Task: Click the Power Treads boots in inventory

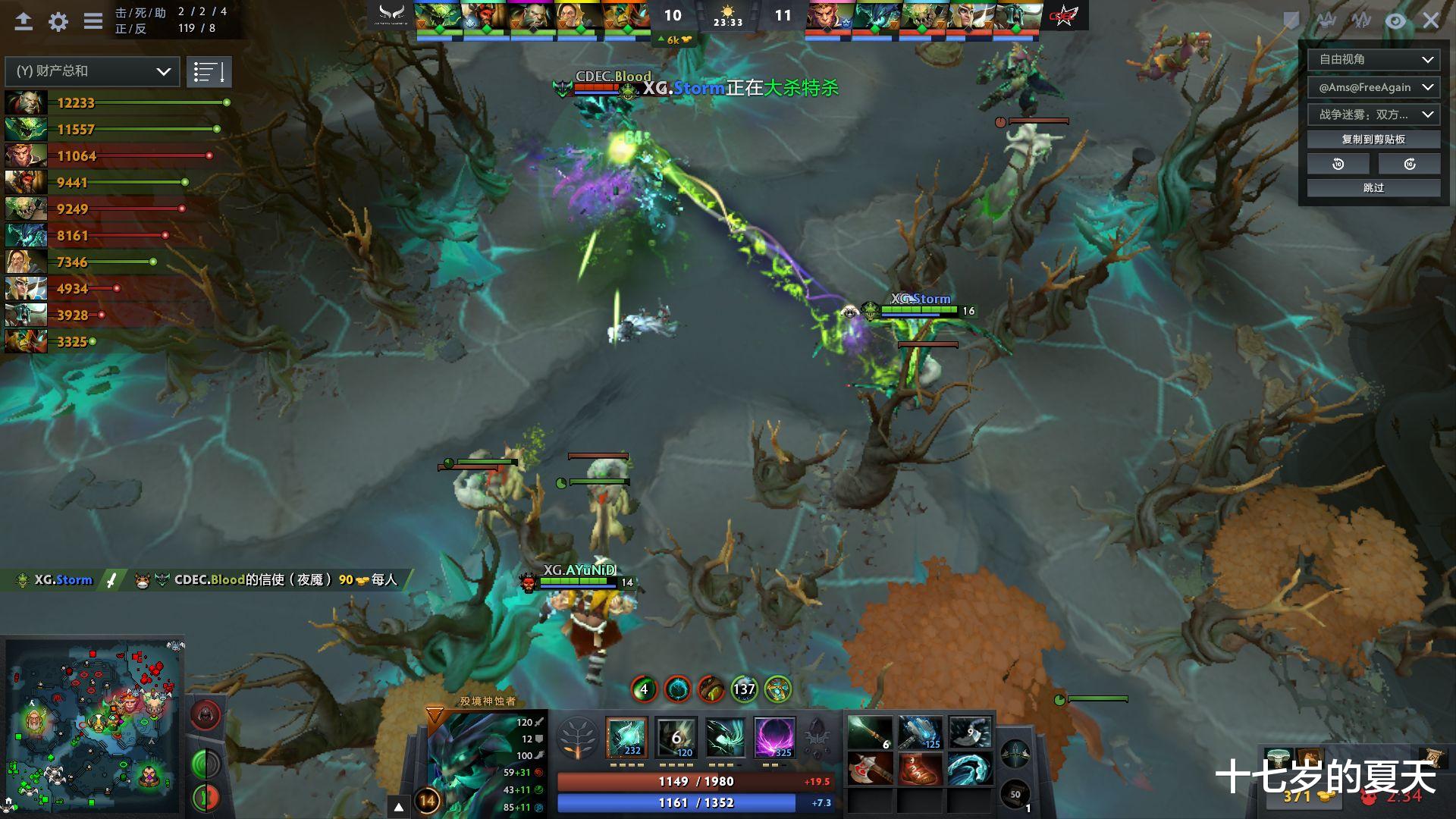Action: point(919,768)
